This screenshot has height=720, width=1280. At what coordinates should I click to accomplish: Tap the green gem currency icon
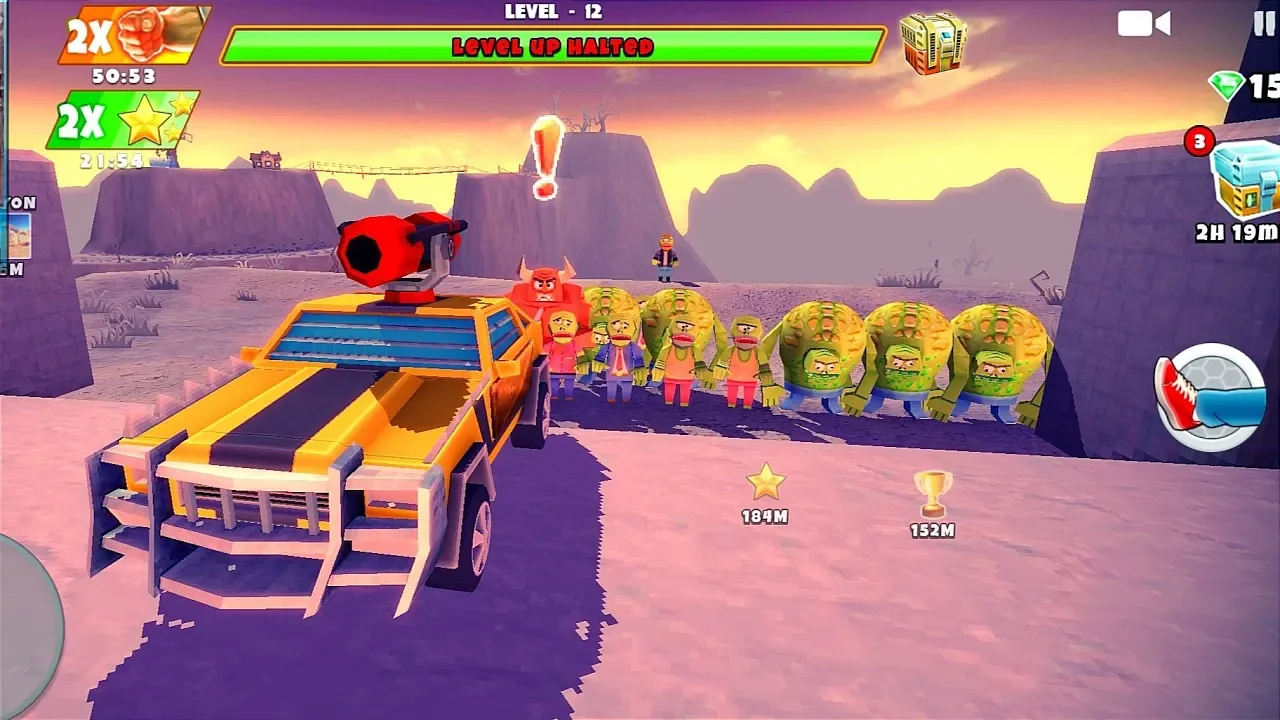tap(1227, 86)
